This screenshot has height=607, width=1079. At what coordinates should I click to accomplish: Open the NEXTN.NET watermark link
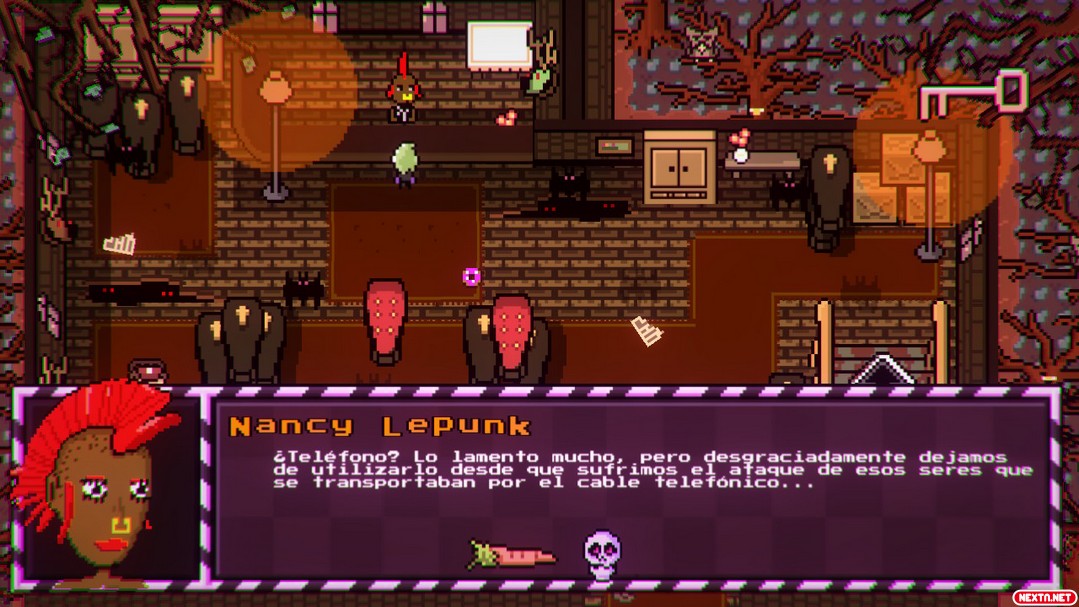click(x=1043, y=597)
